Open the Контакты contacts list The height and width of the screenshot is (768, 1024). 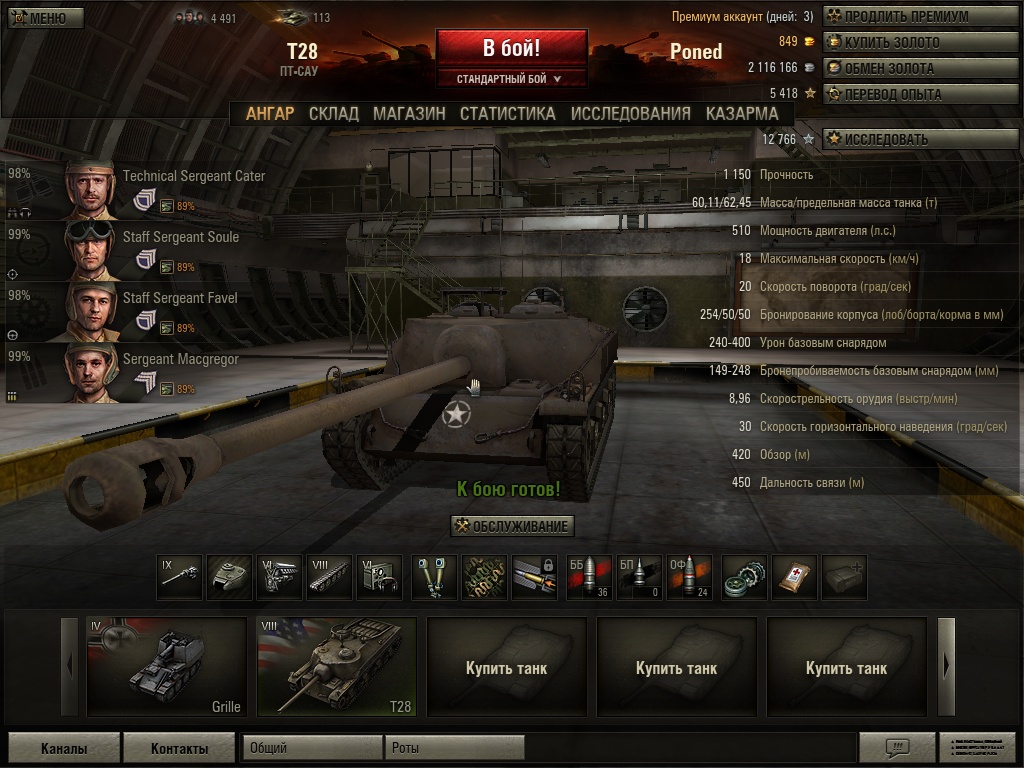(x=179, y=748)
